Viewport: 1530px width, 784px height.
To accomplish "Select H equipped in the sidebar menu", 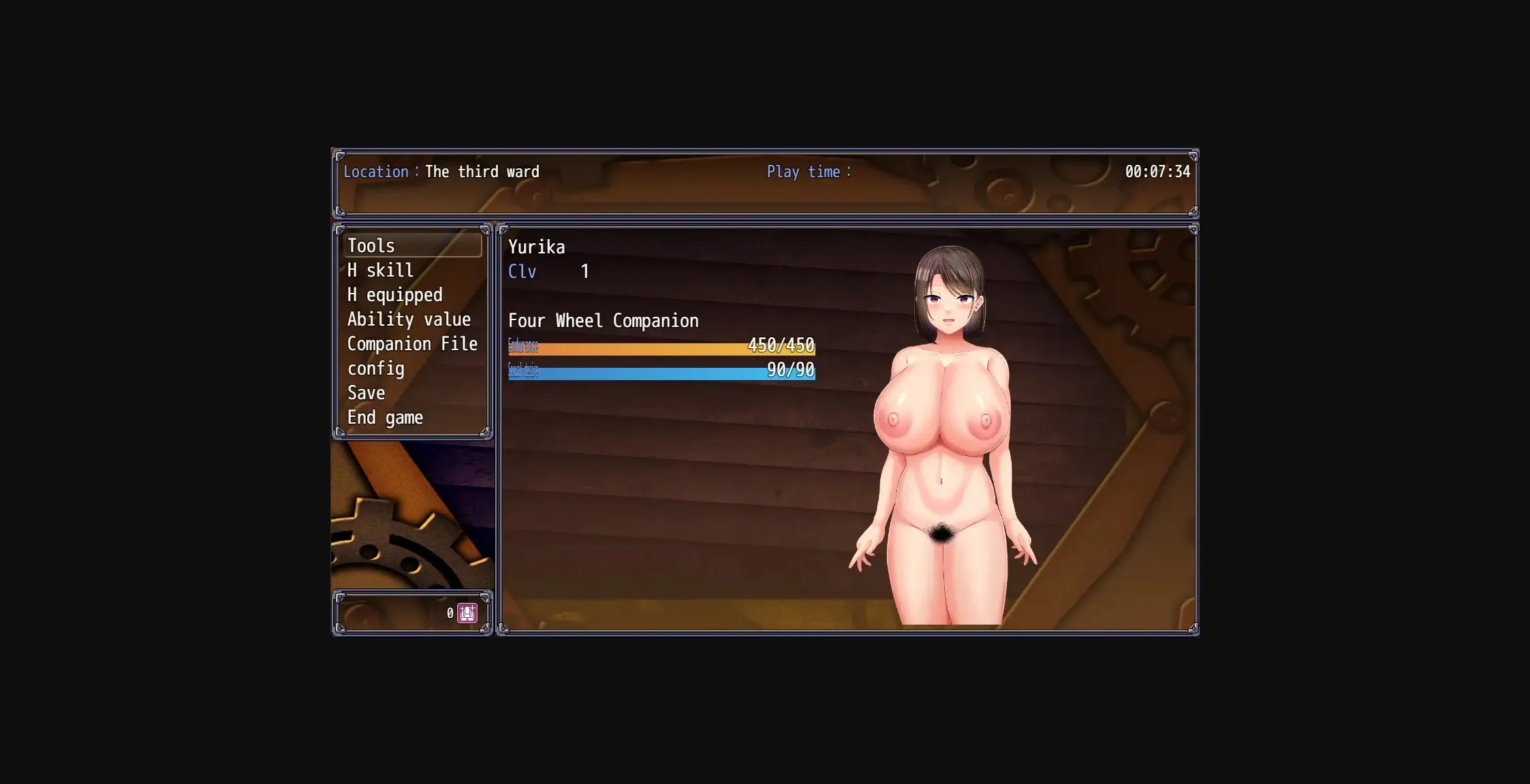I will pos(394,294).
